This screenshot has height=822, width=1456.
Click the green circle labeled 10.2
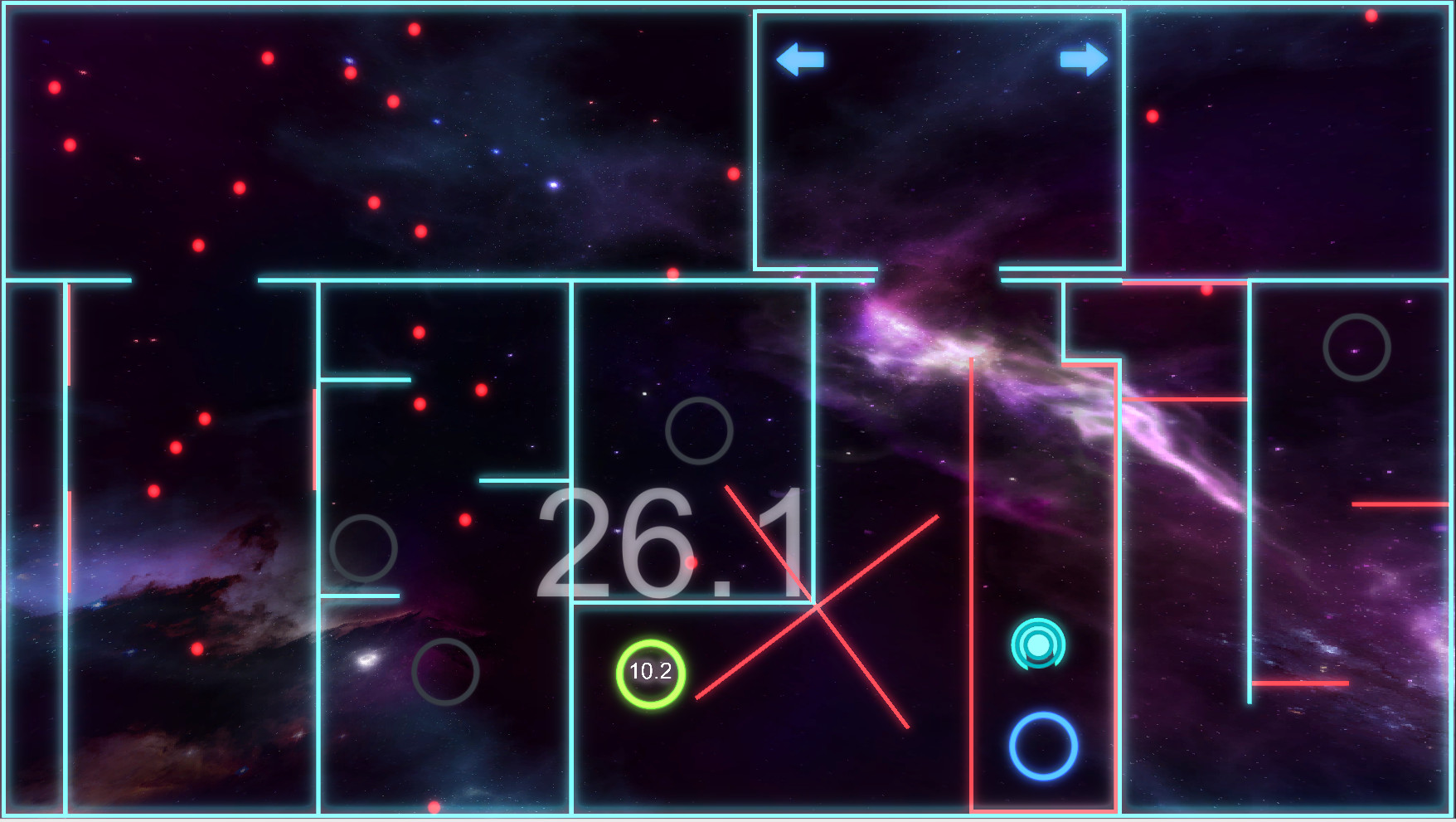point(650,674)
